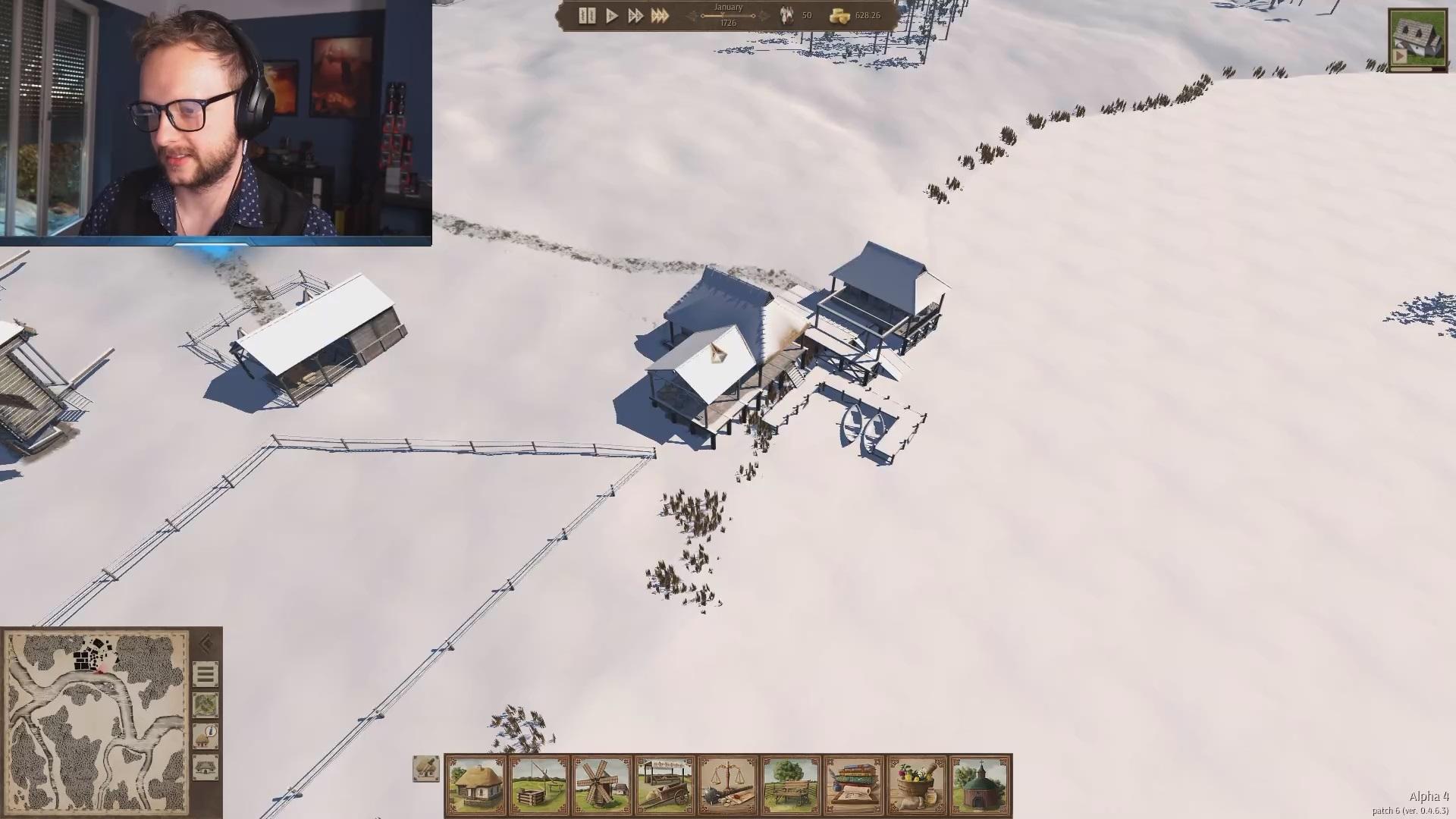Open the house notification in the corner
Viewport: 1456px width, 819px height.
click(x=1417, y=39)
